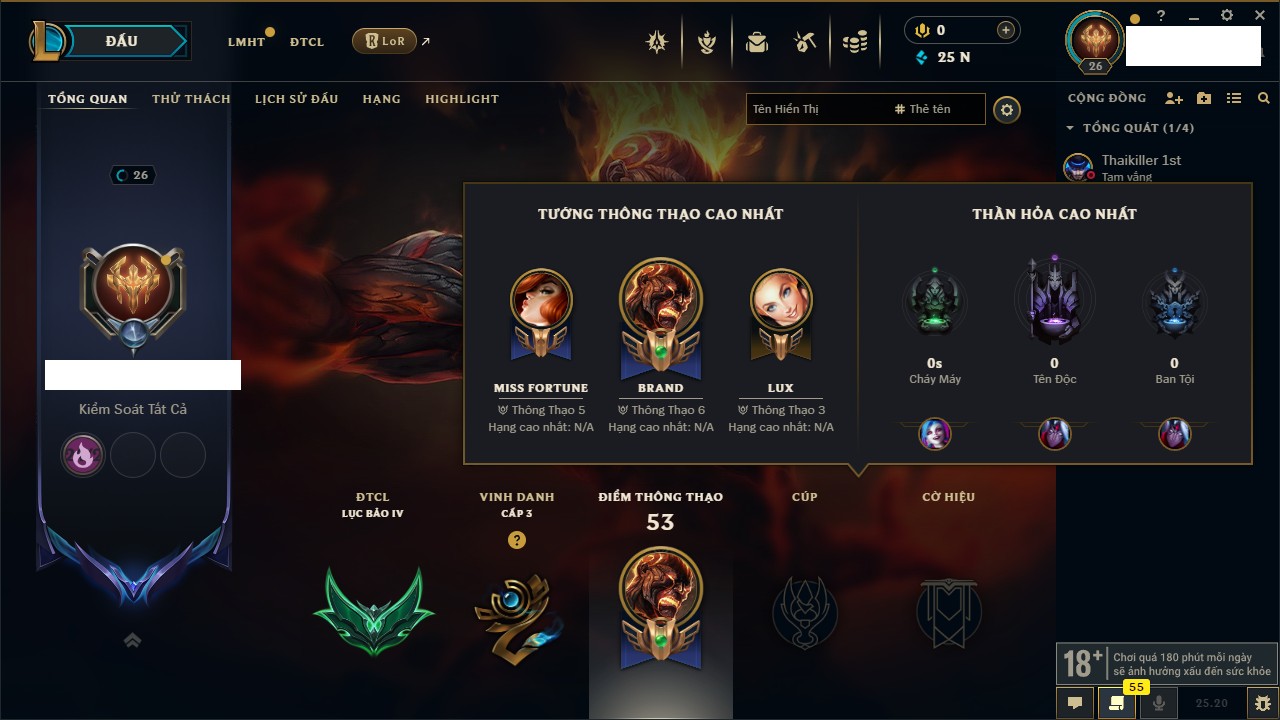Open the Lịch Sử Đấu tab
The height and width of the screenshot is (720, 1280).
(x=296, y=99)
